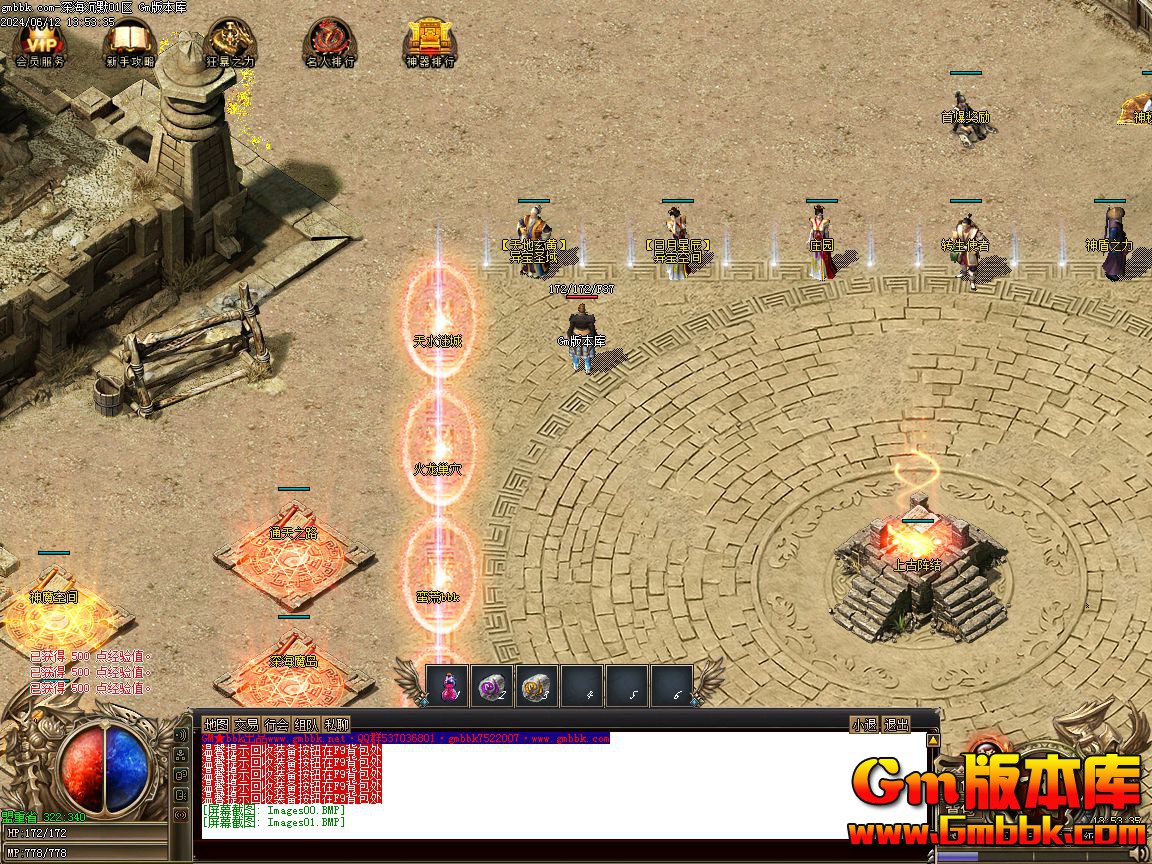
Task: Open the VIP 会员服务 menu
Action: [40, 42]
